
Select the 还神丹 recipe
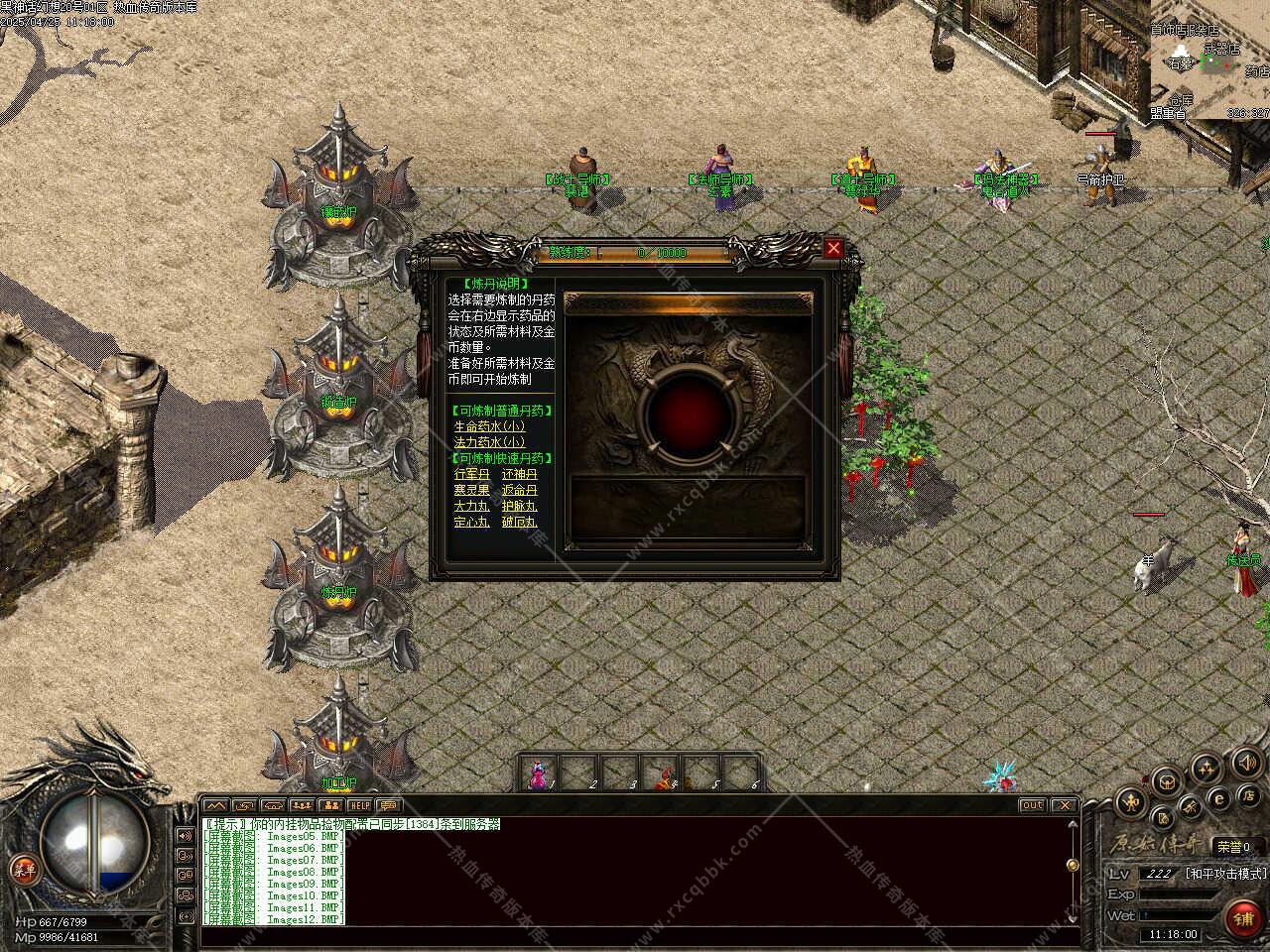519,474
